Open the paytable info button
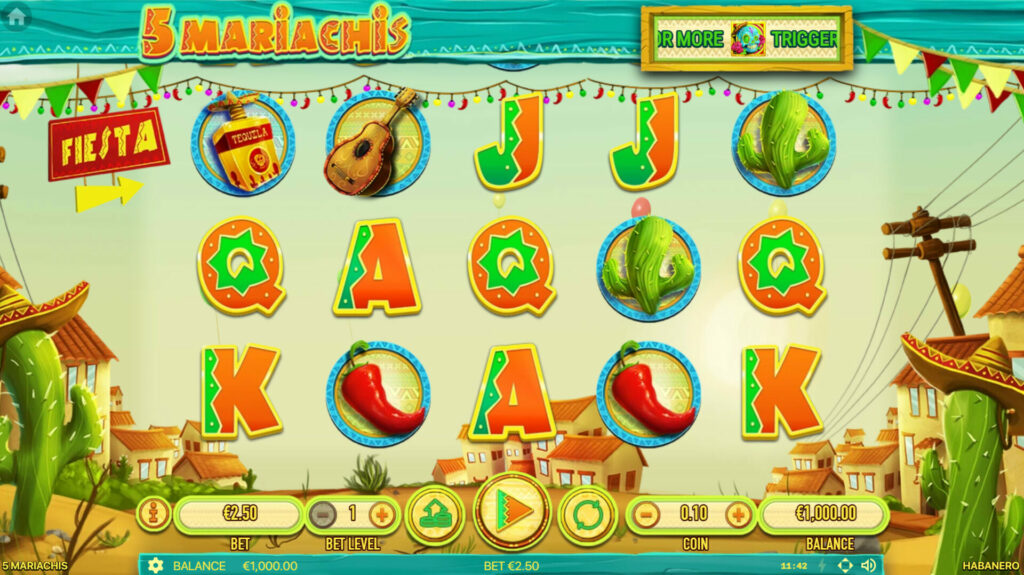Image resolution: width=1024 pixels, height=575 pixels. 153,514
